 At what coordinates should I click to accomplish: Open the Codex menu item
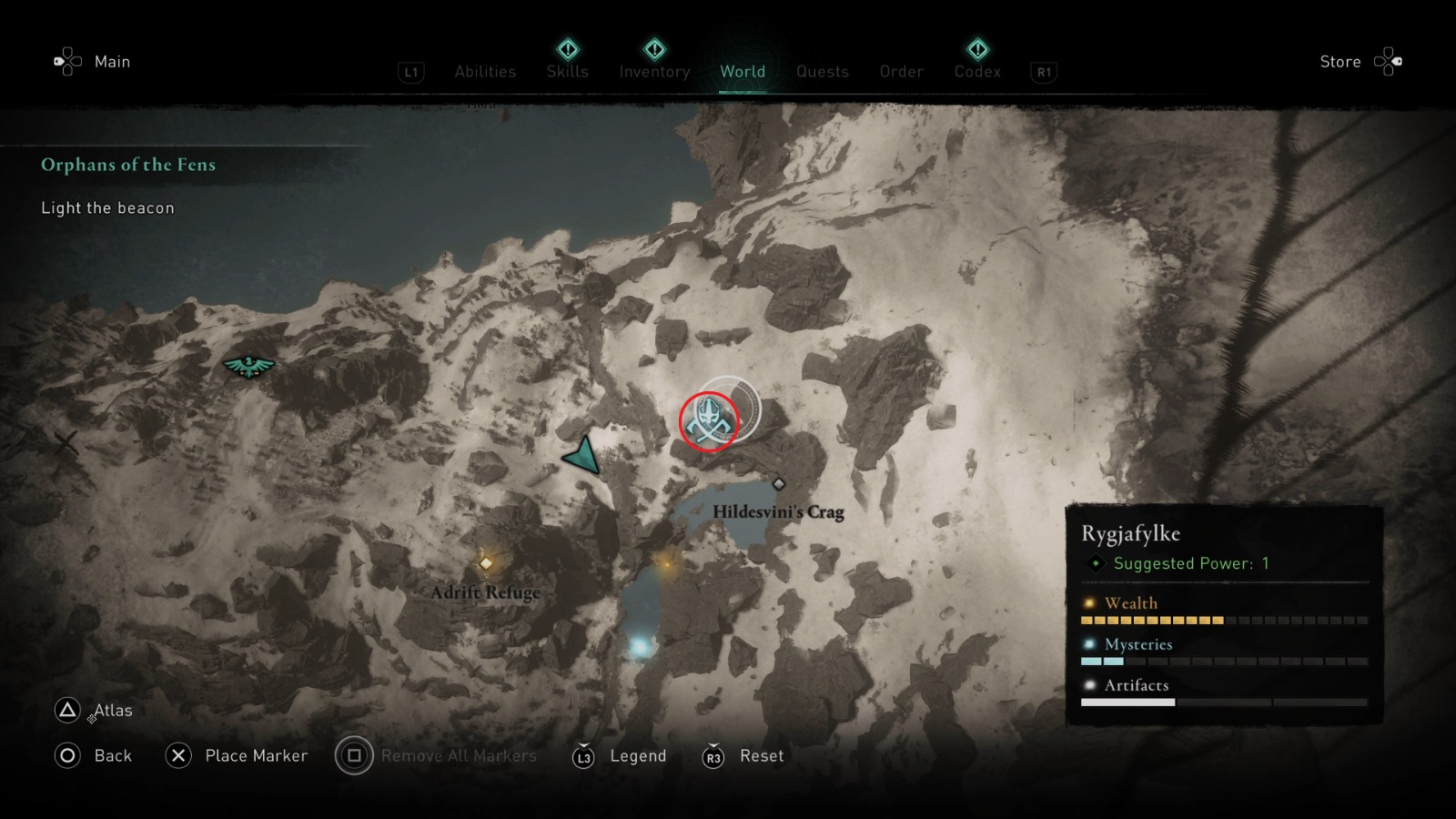click(976, 71)
